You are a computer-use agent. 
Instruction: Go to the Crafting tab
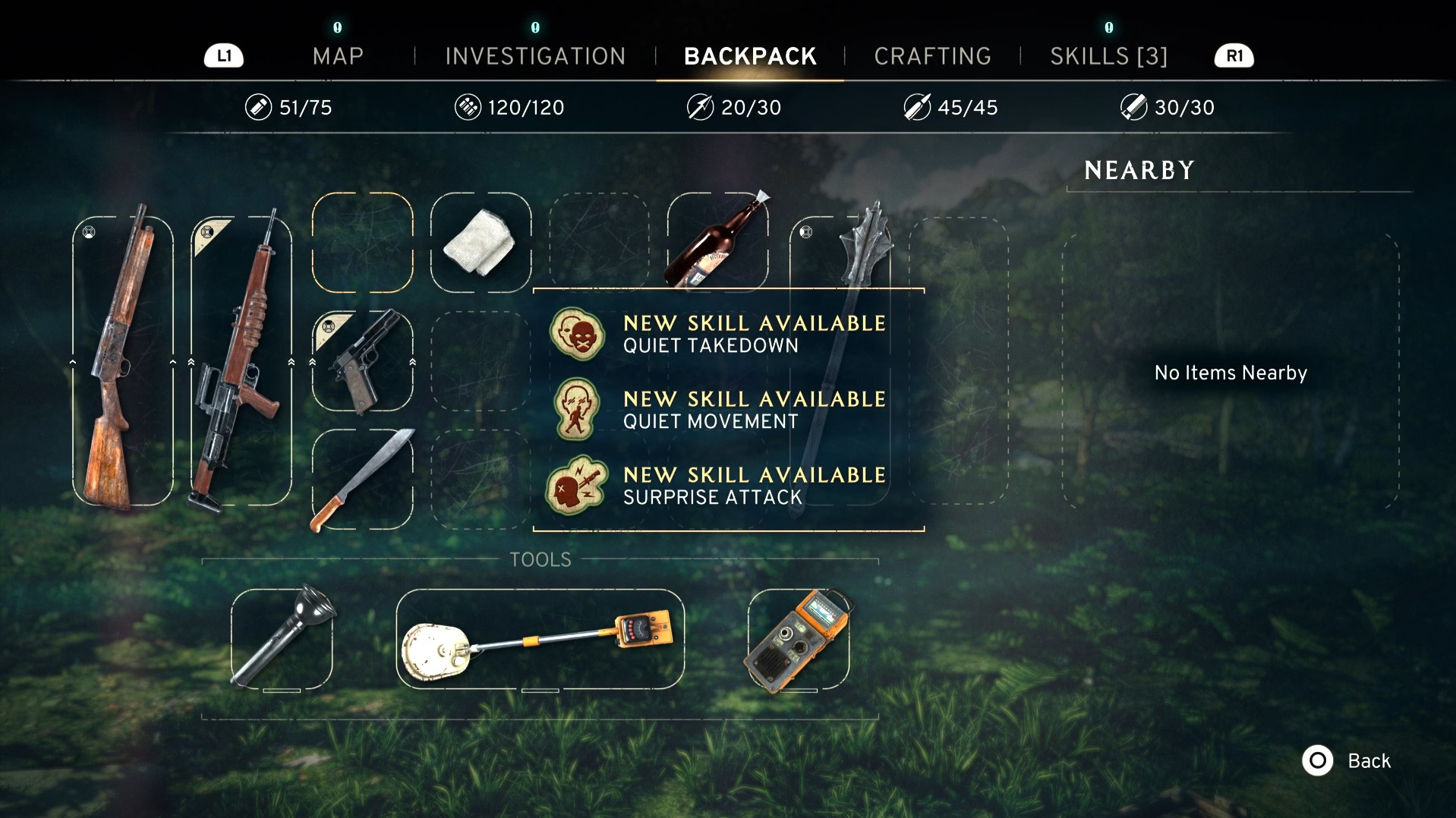pyautogui.click(x=932, y=56)
